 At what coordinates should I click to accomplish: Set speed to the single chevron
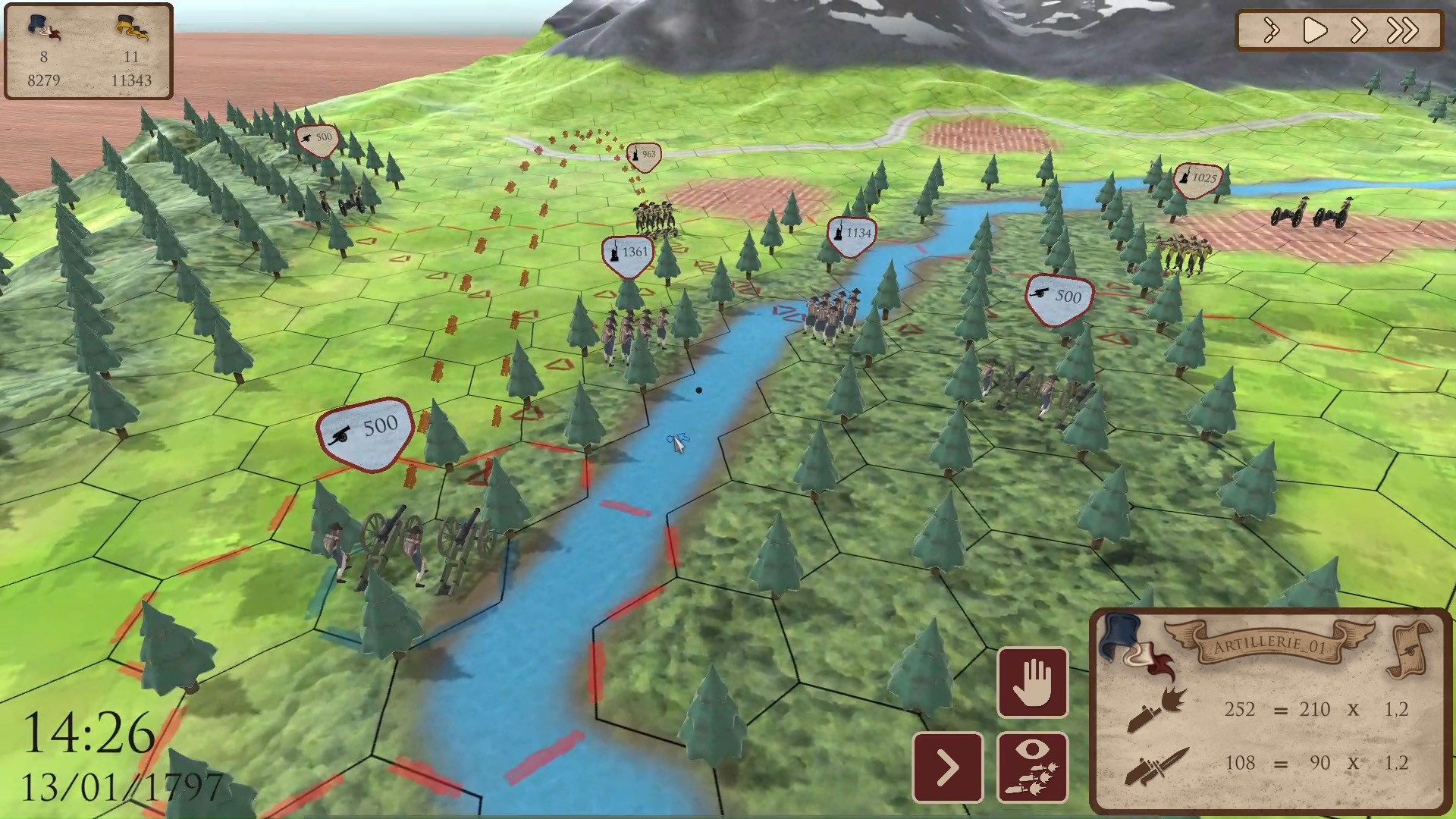(x=1358, y=31)
